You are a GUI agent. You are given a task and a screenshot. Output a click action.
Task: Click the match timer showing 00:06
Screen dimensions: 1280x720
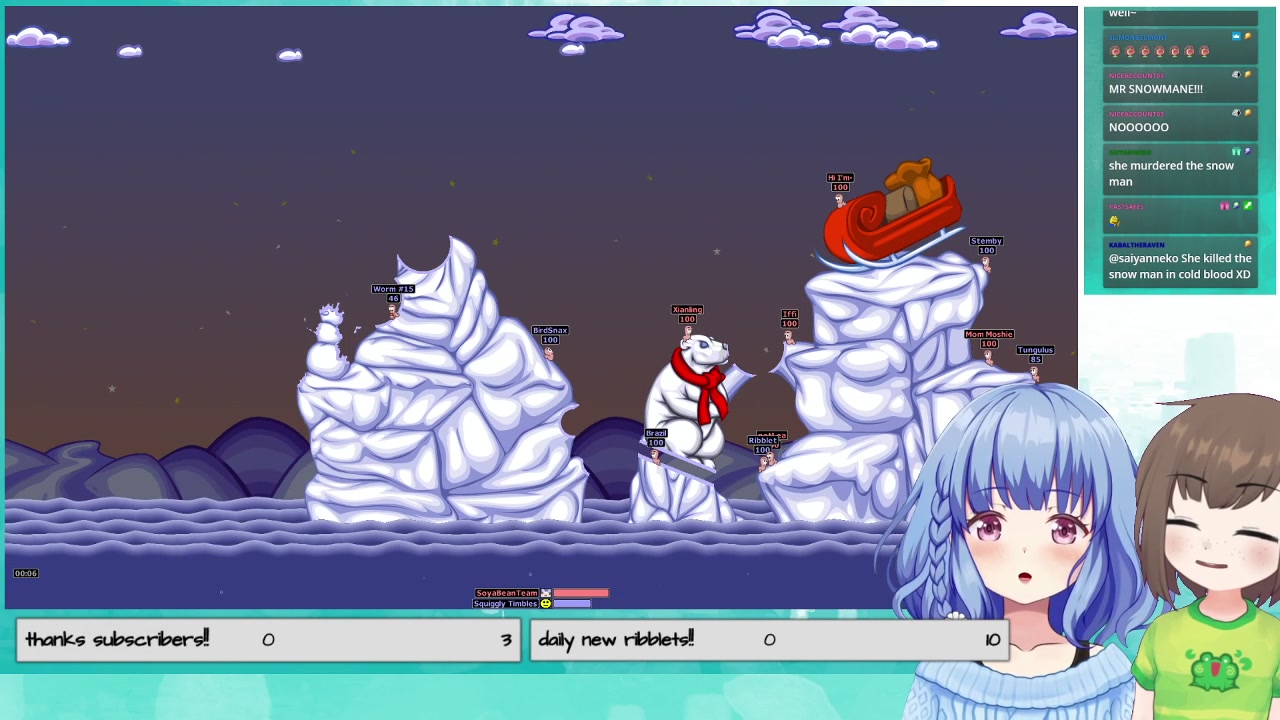coord(26,573)
